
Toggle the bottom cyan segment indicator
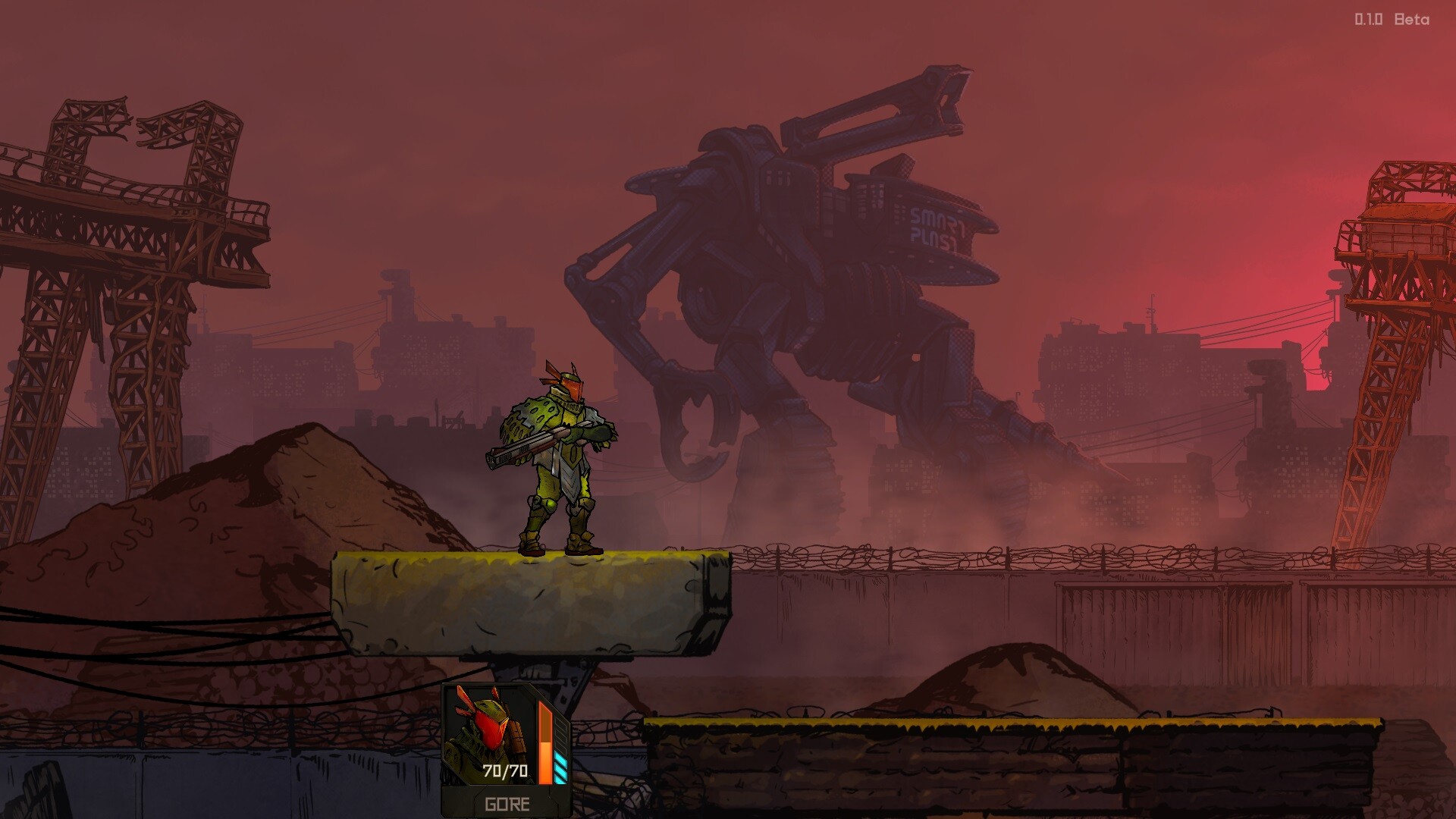click(x=560, y=779)
